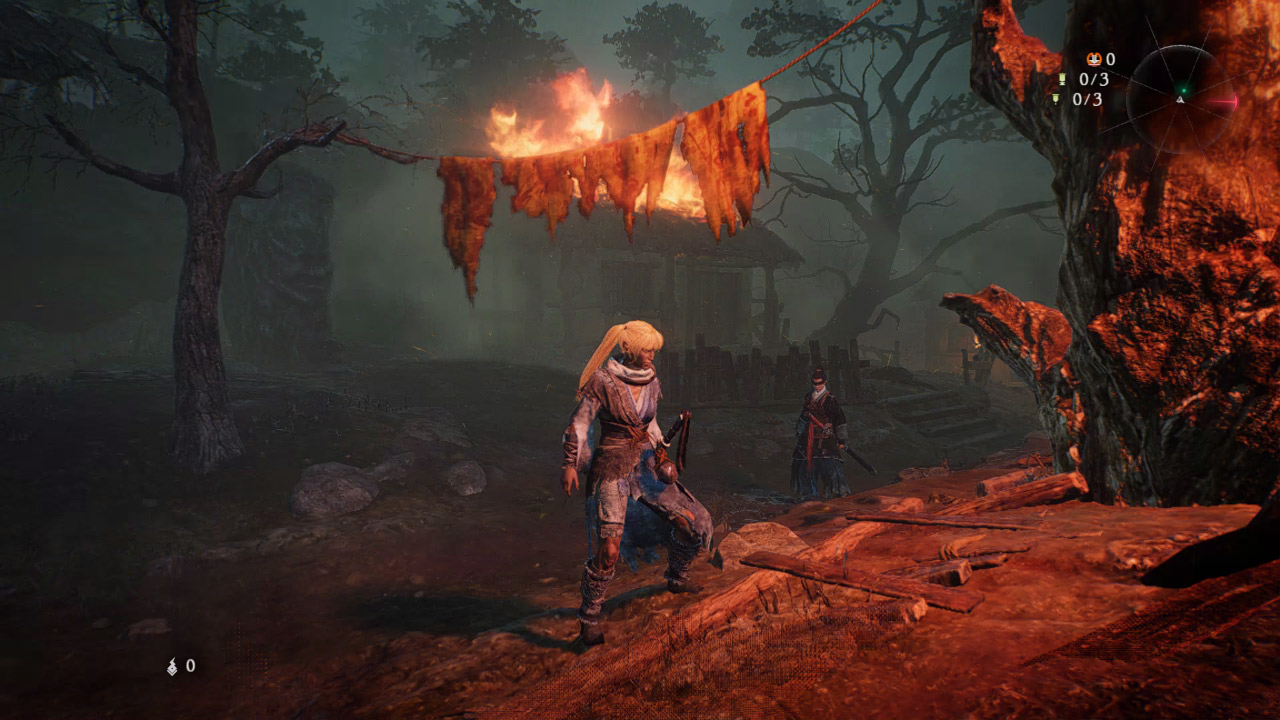The height and width of the screenshot is (720, 1280).
Task: Click the white Amrita flame icon
Action: (172, 666)
